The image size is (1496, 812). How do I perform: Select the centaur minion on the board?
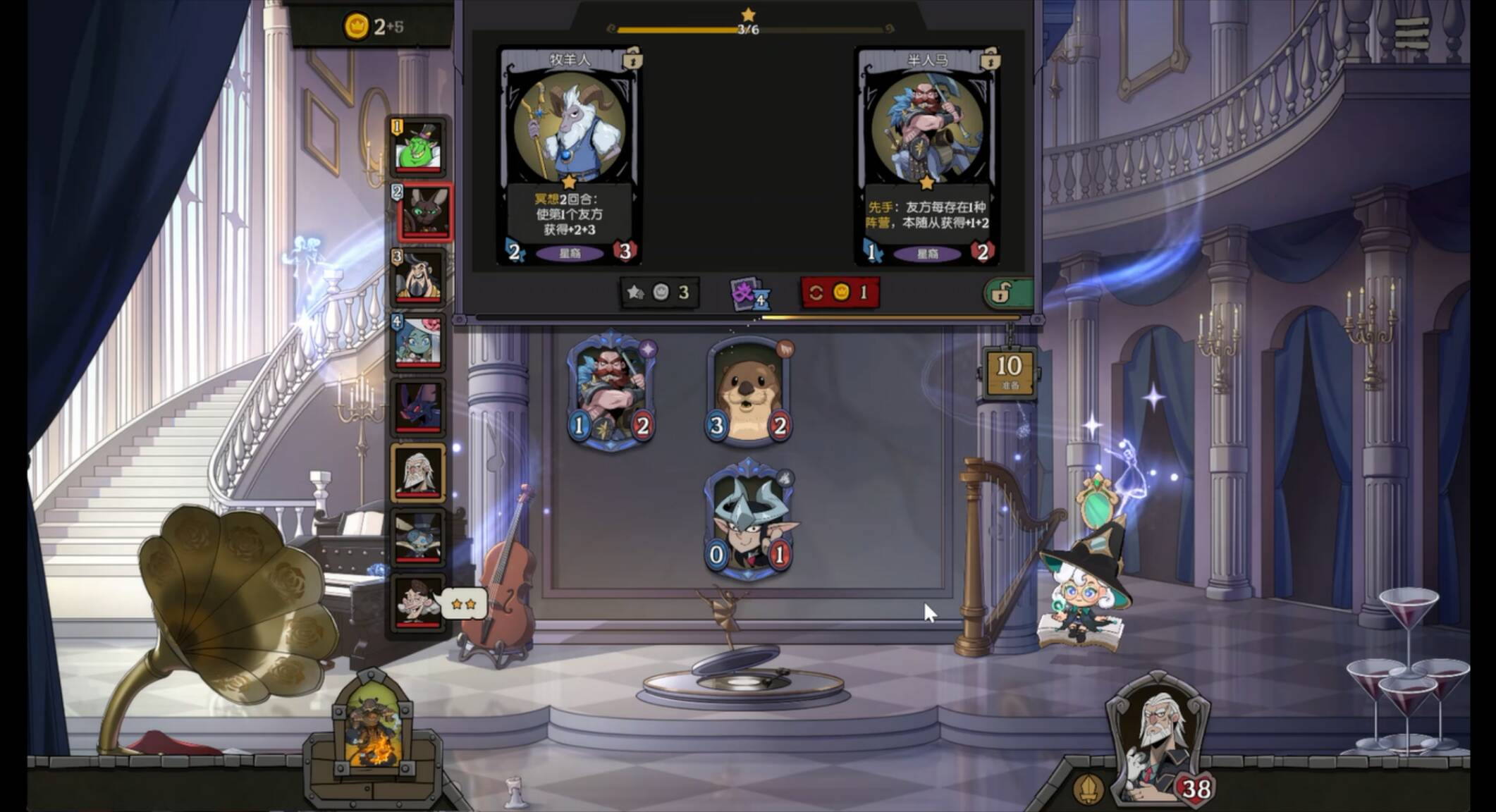click(611, 390)
